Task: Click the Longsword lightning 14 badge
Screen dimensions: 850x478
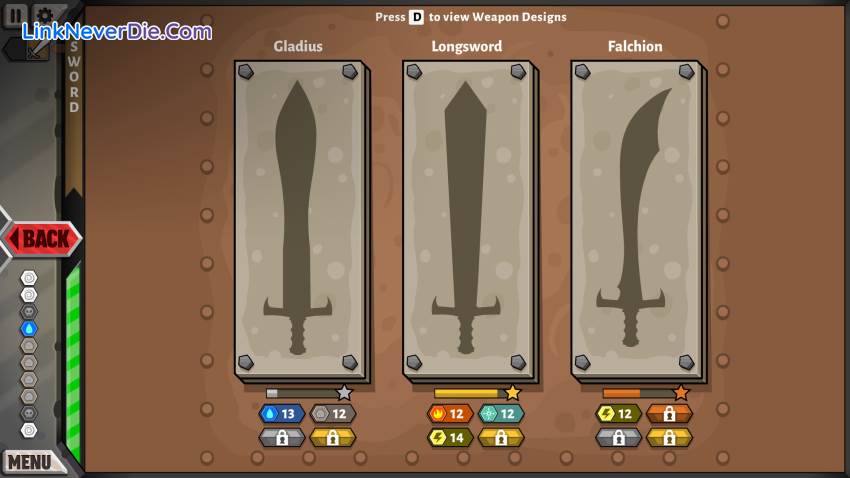Action: pyautogui.click(x=450, y=437)
